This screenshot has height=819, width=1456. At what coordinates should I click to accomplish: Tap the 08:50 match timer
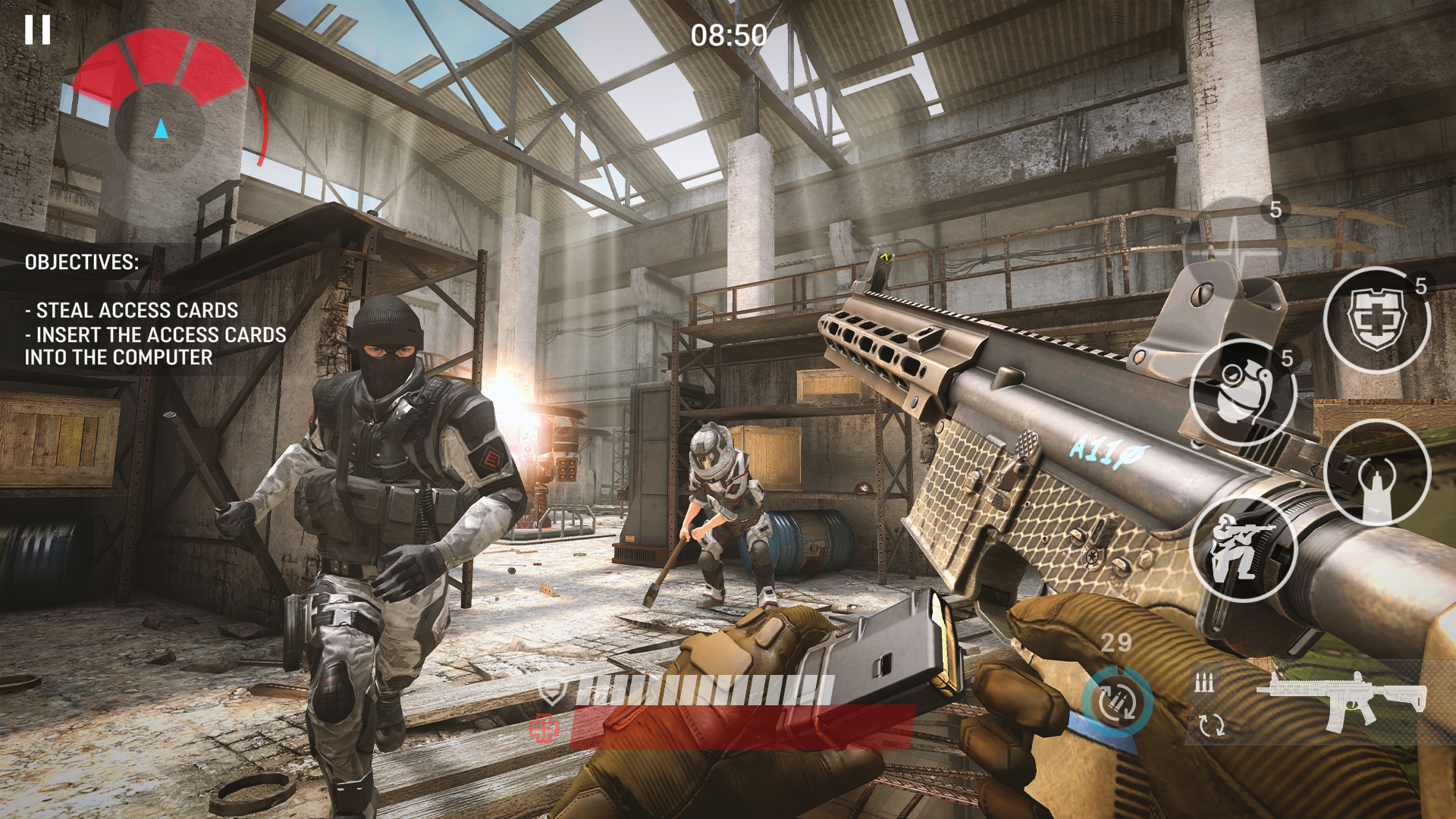coord(728,34)
